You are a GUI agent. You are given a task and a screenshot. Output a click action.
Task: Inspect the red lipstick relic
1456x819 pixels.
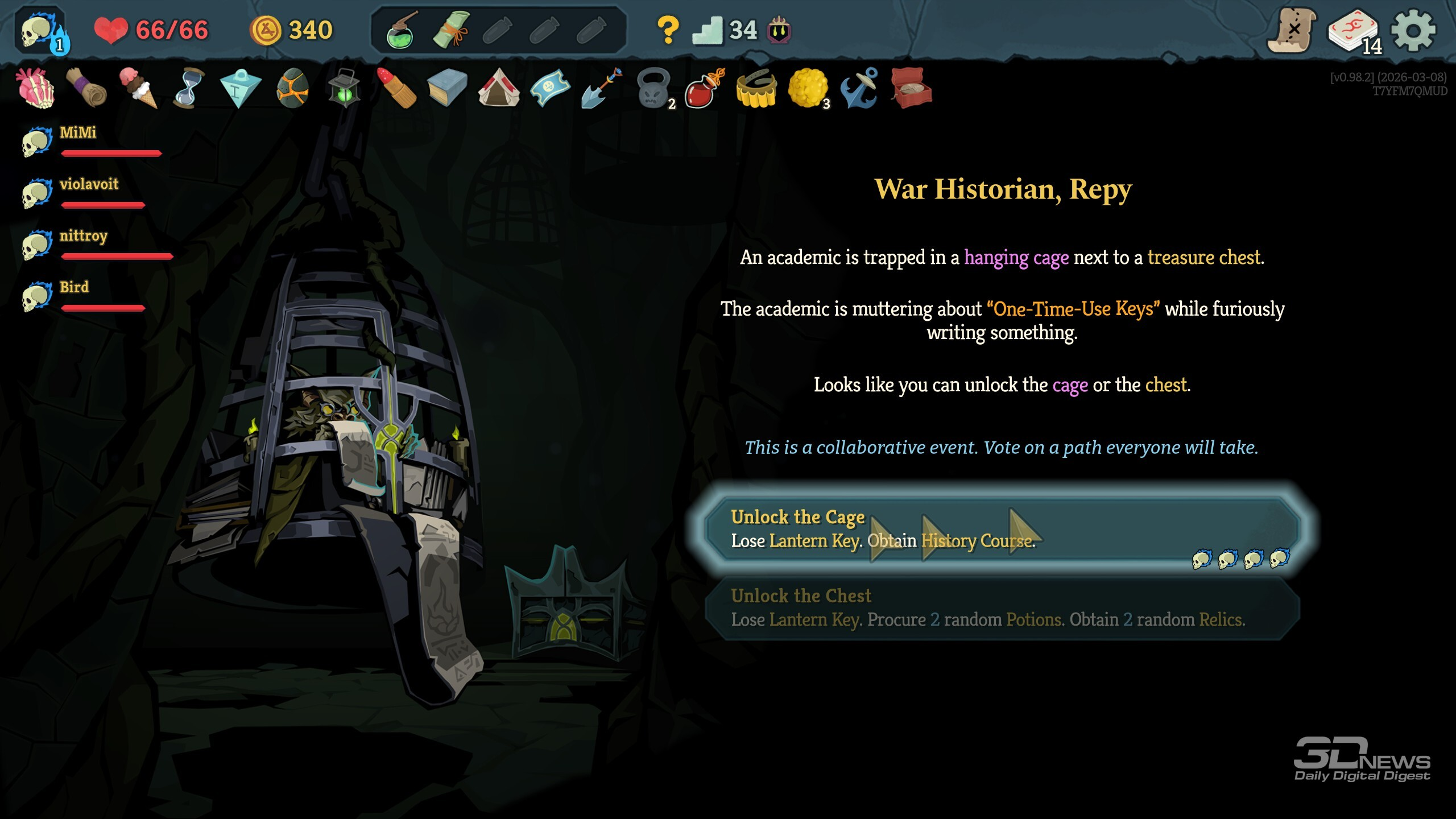click(x=397, y=88)
